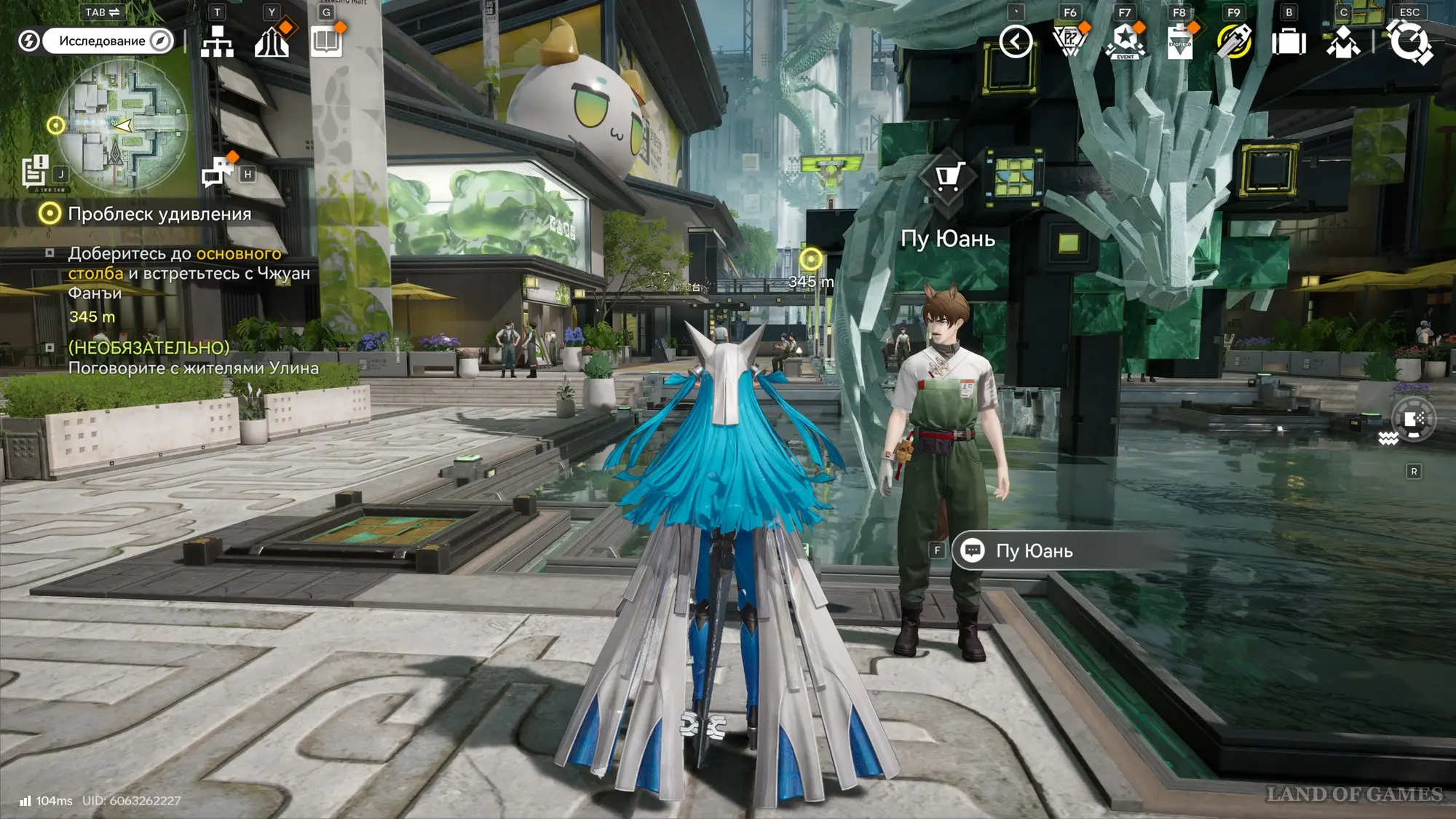The width and height of the screenshot is (1456, 819).
Task: Click the shopping cart icon above Пу Юань
Action: 947,177
